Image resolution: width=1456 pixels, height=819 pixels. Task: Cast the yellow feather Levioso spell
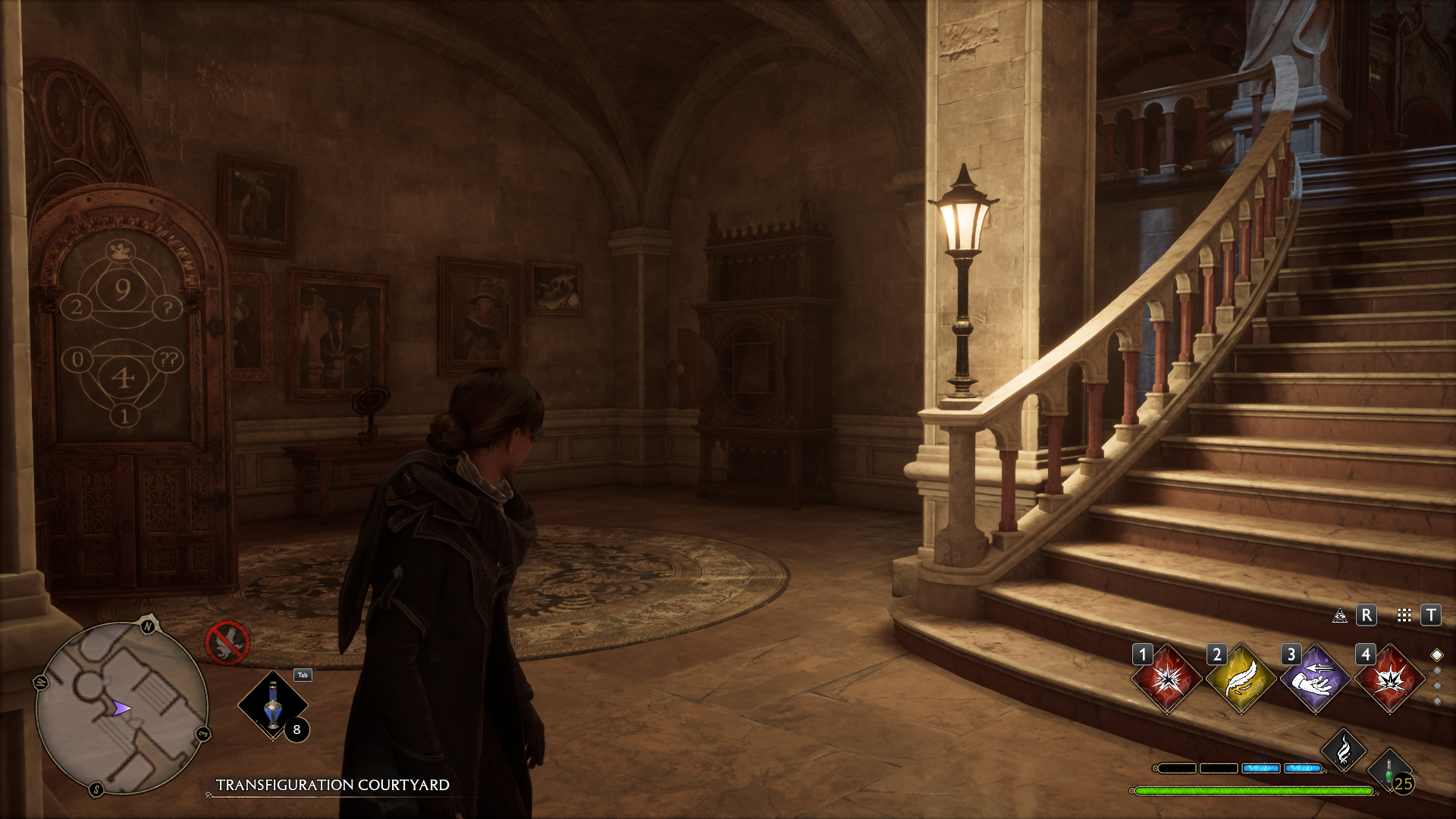click(1241, 679)
